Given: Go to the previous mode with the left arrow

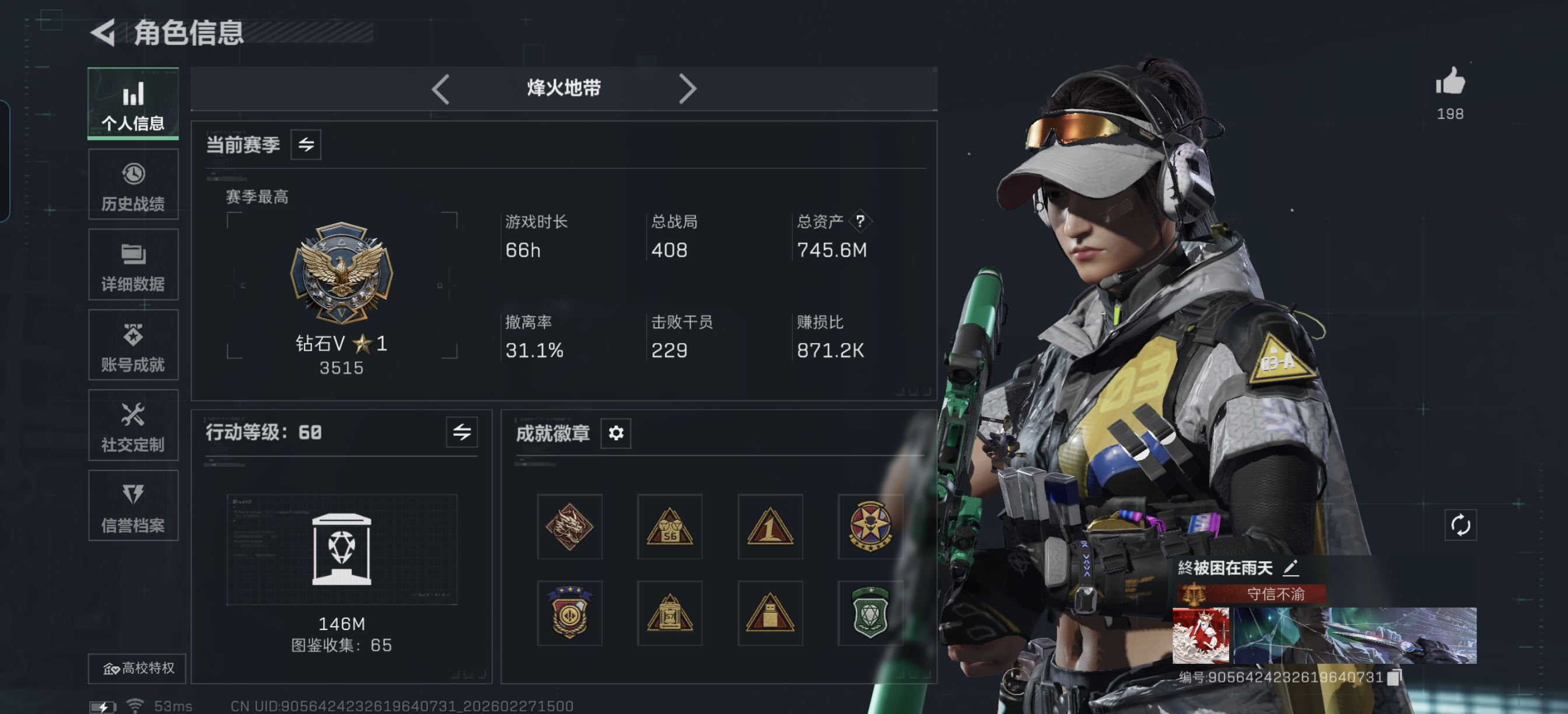Looking at the screenshot, I should point(440,89).
